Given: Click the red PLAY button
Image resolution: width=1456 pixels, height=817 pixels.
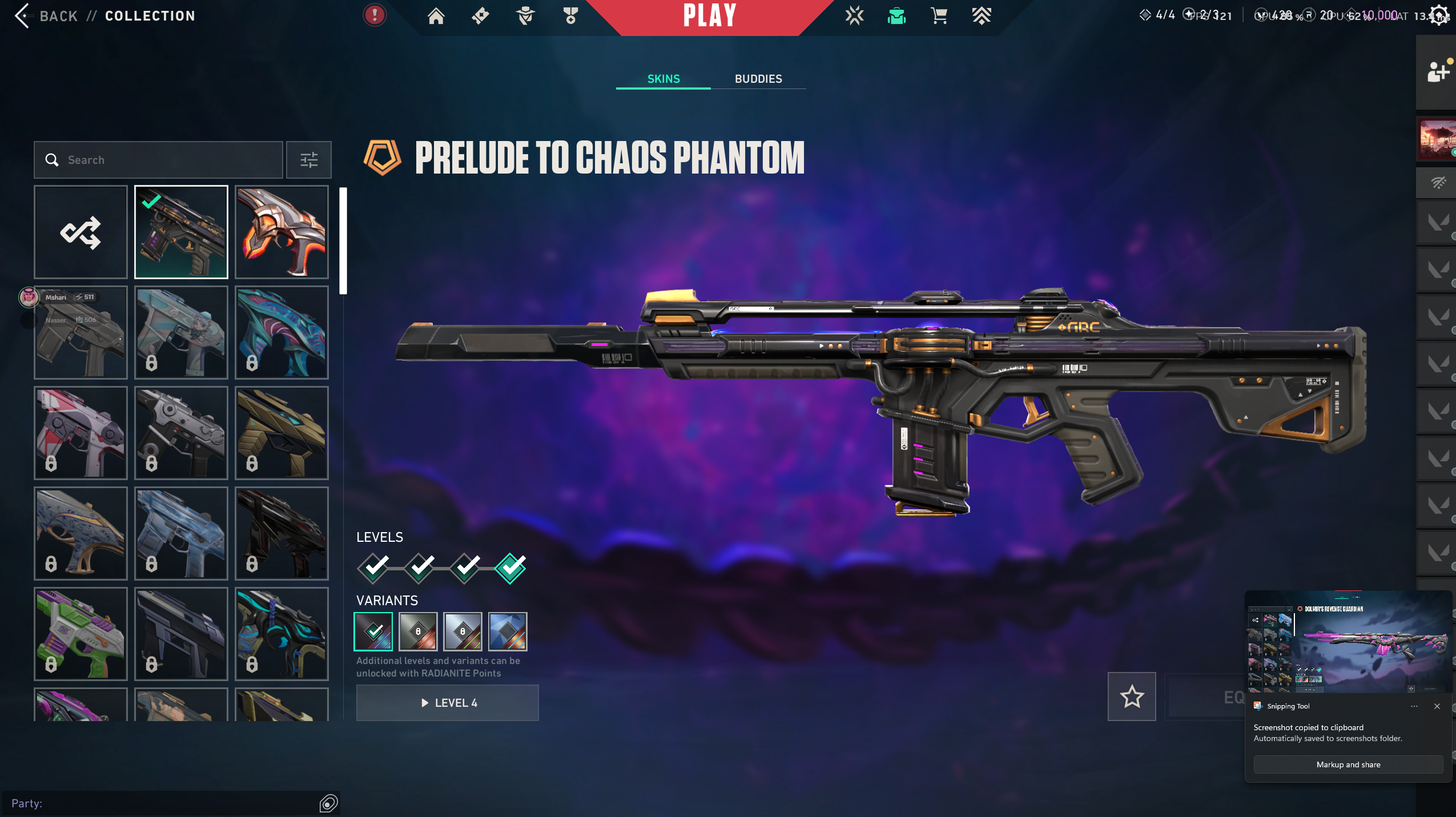Looking at the screenshot, I should 710,16.
